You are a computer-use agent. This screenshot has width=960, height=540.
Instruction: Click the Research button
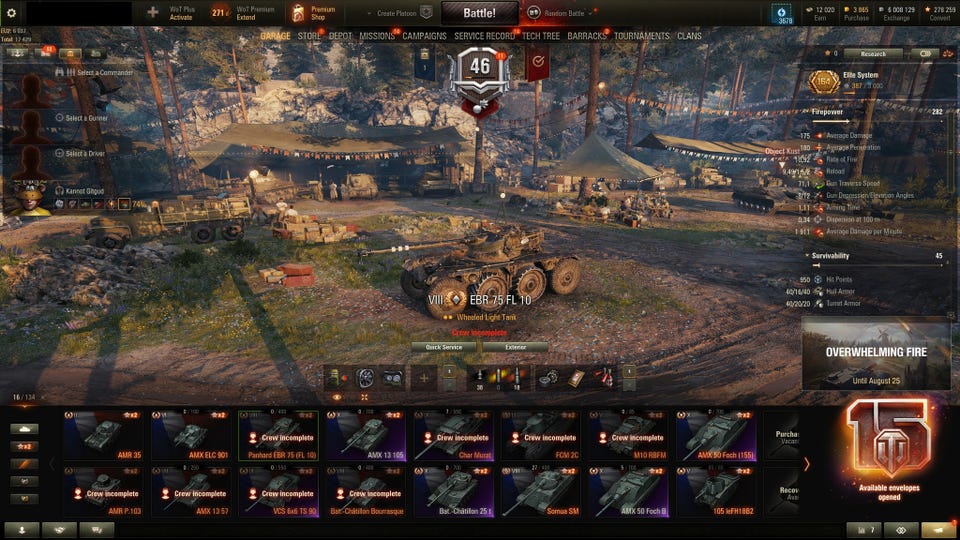click(x=872, y=54)
